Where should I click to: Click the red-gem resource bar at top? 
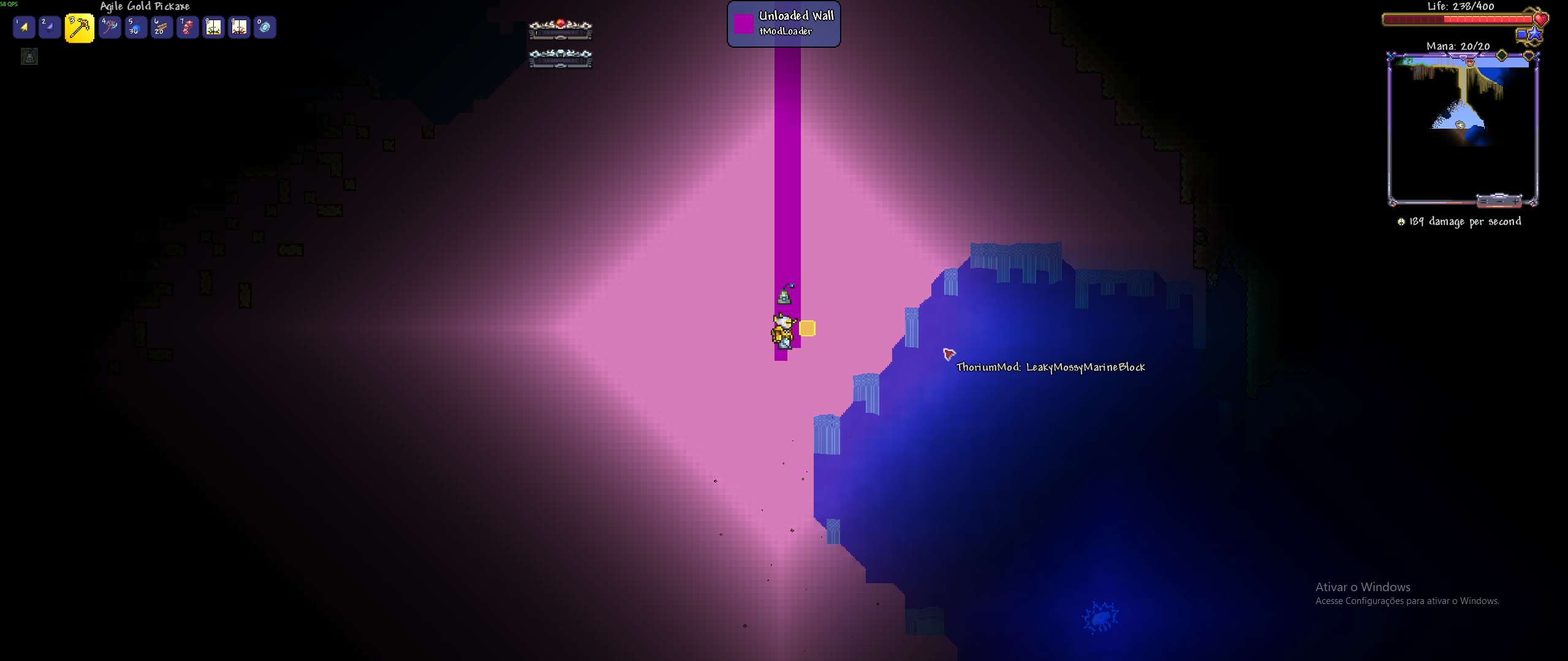coord(560,29)
